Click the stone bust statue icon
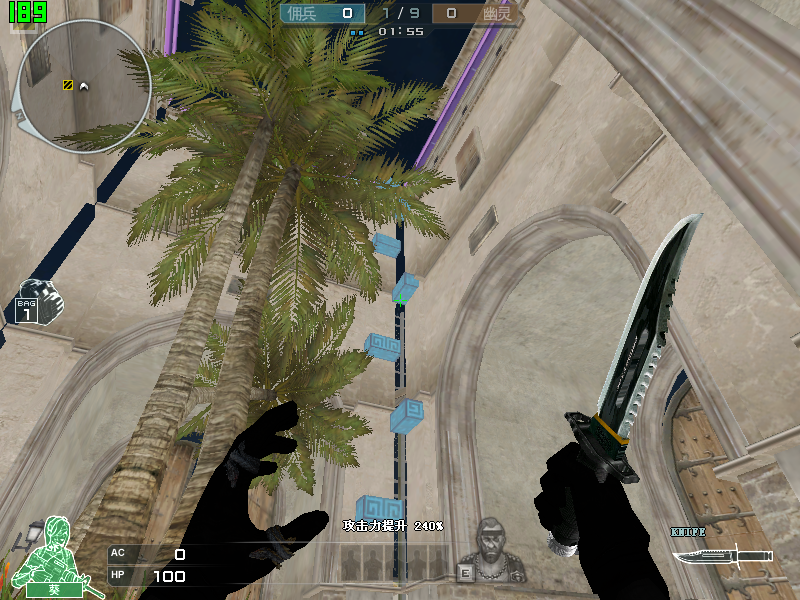Screen dimensions: 800x600 [x=499, y=551]
